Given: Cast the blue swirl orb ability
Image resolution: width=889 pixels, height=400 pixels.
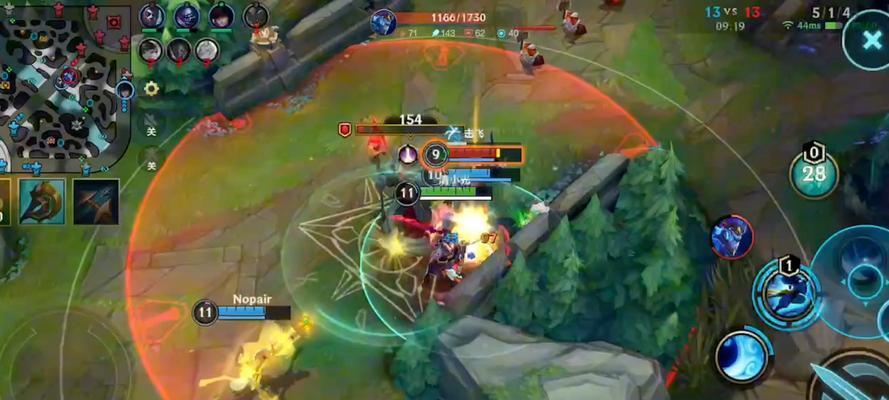Looking at the screenshot, I should (742, 355).
